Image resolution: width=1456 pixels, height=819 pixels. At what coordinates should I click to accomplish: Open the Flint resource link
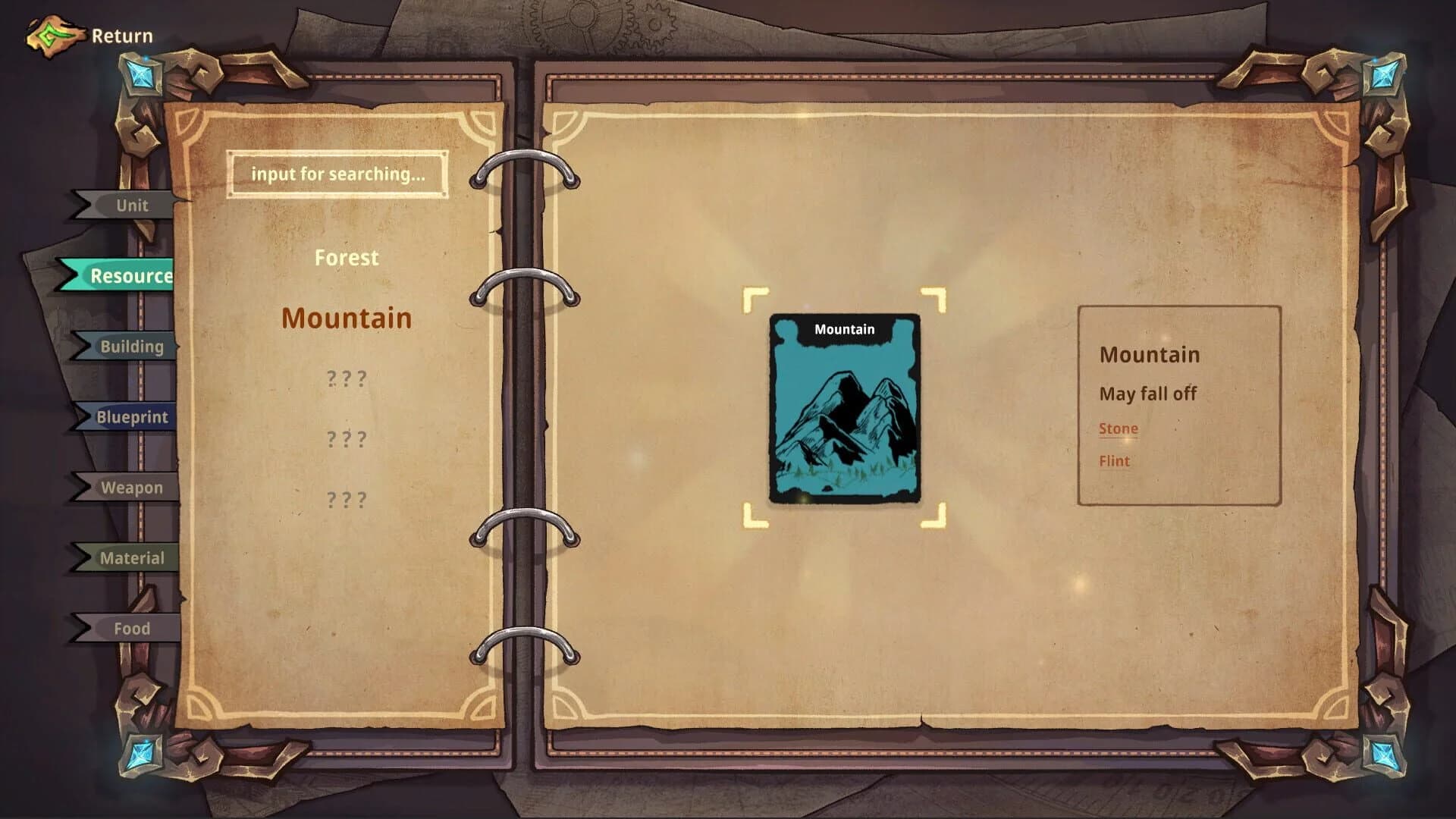(x=1113, y=461)
